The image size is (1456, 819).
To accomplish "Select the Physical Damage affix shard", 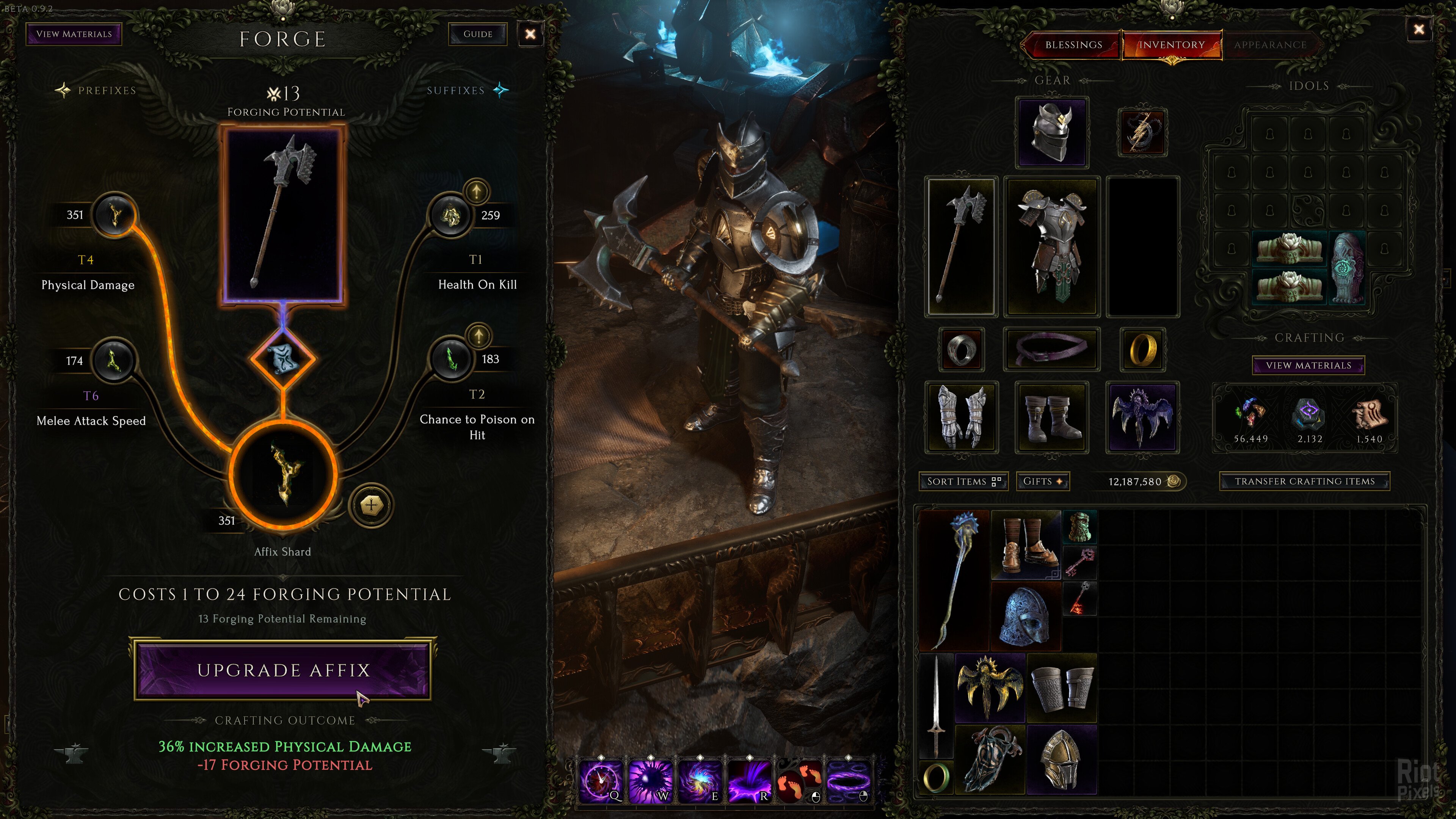I will point(115,215).
